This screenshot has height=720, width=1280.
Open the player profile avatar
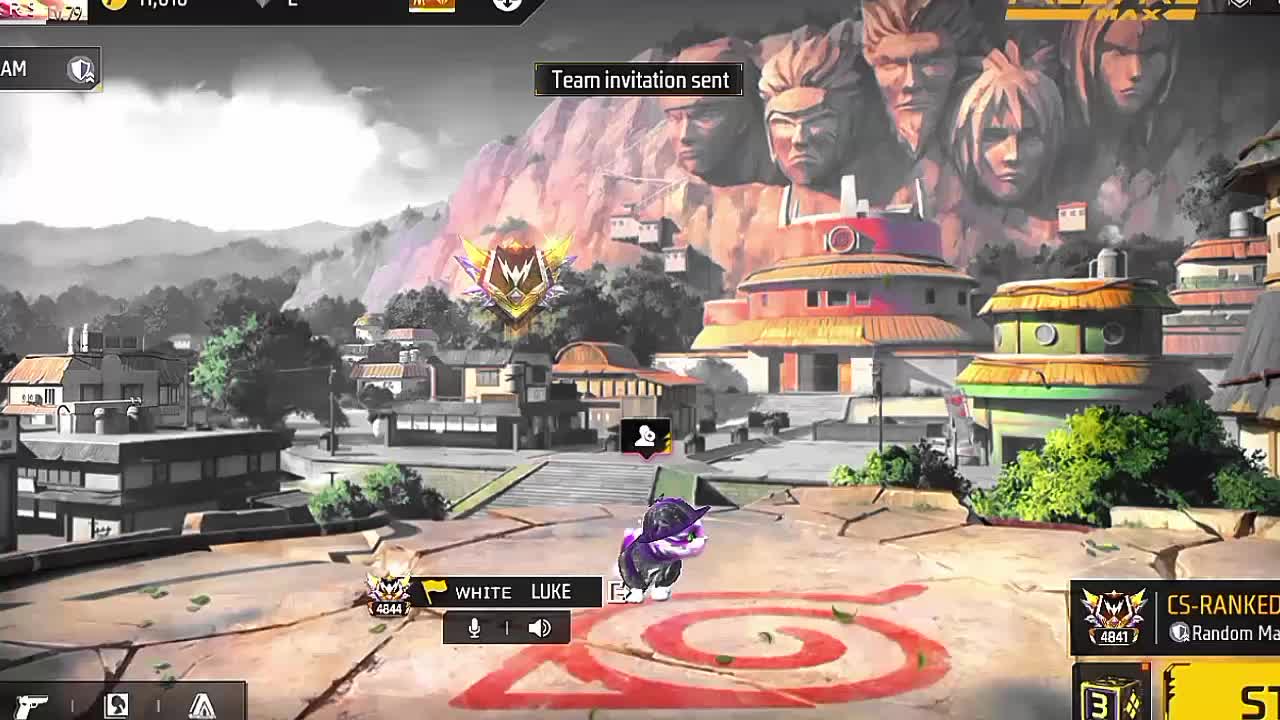tap(42, 9)
